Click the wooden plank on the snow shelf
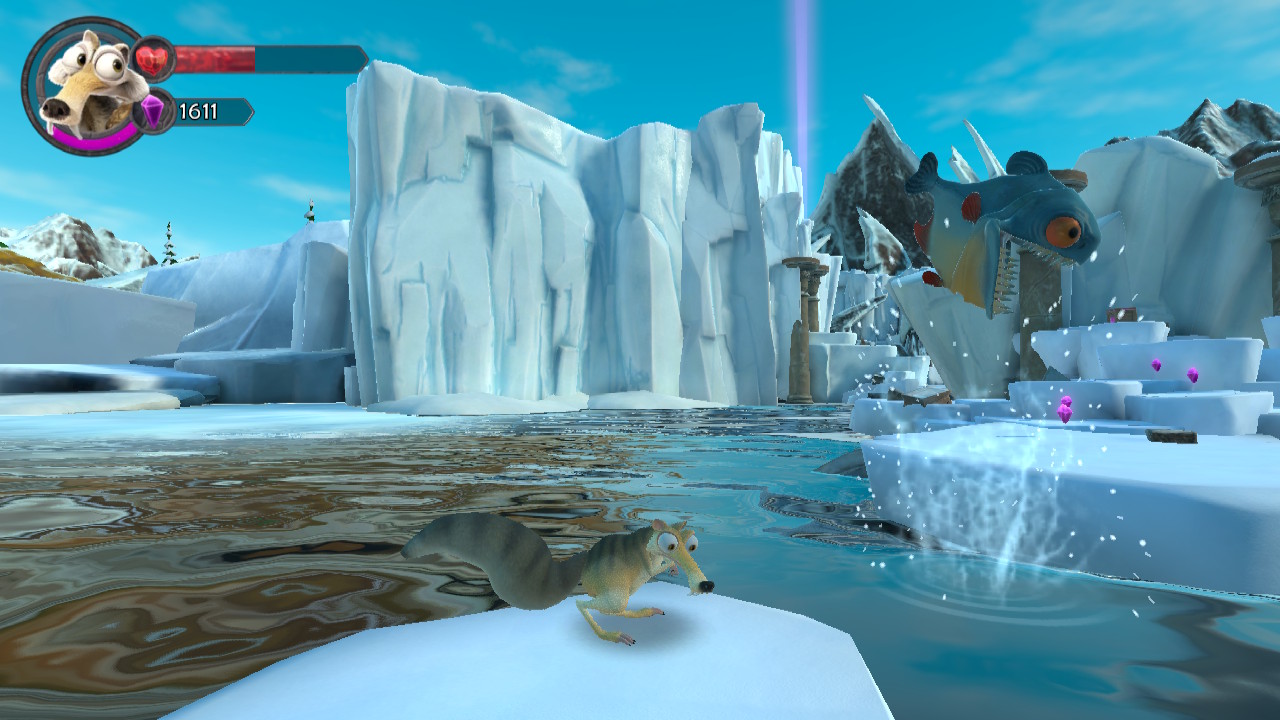Viewport: 1280px width, 720px height. point(1171,437)
